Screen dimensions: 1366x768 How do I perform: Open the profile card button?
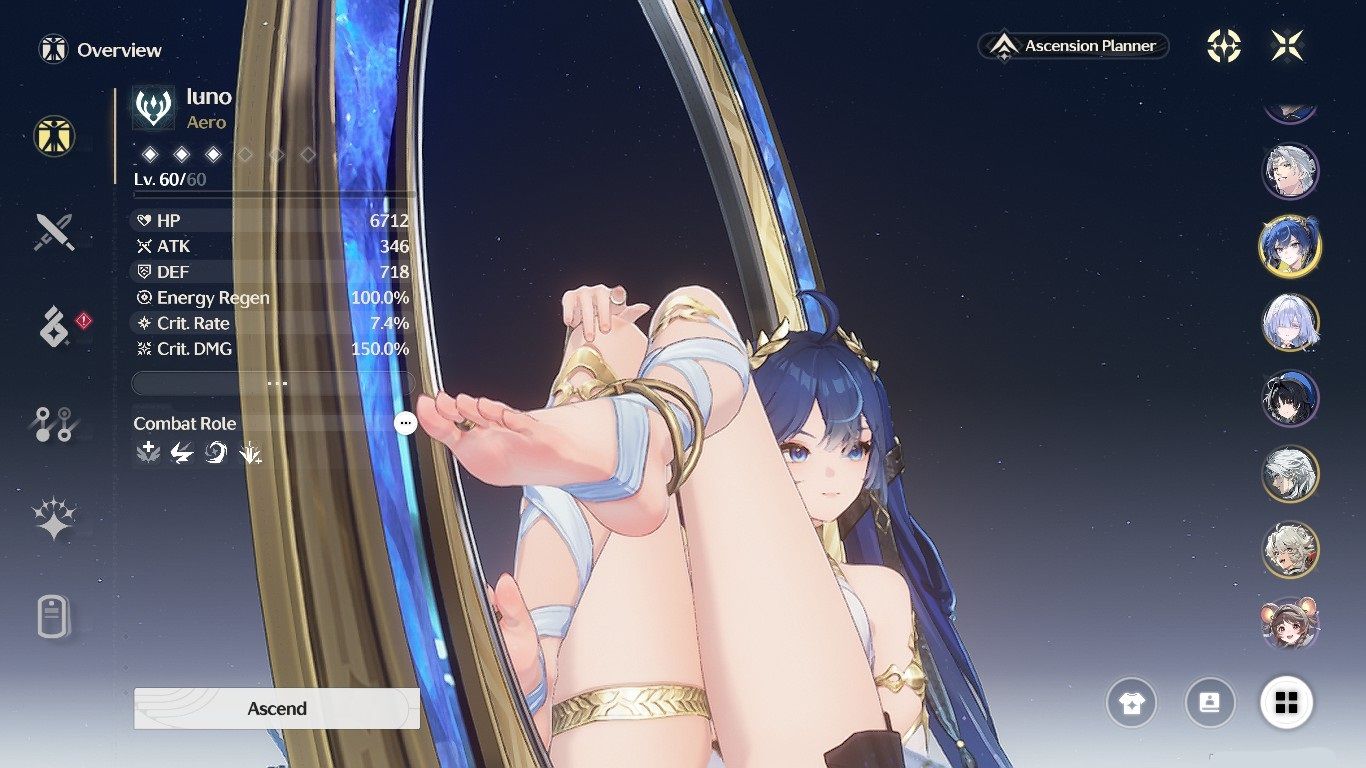click(1209, 703)
